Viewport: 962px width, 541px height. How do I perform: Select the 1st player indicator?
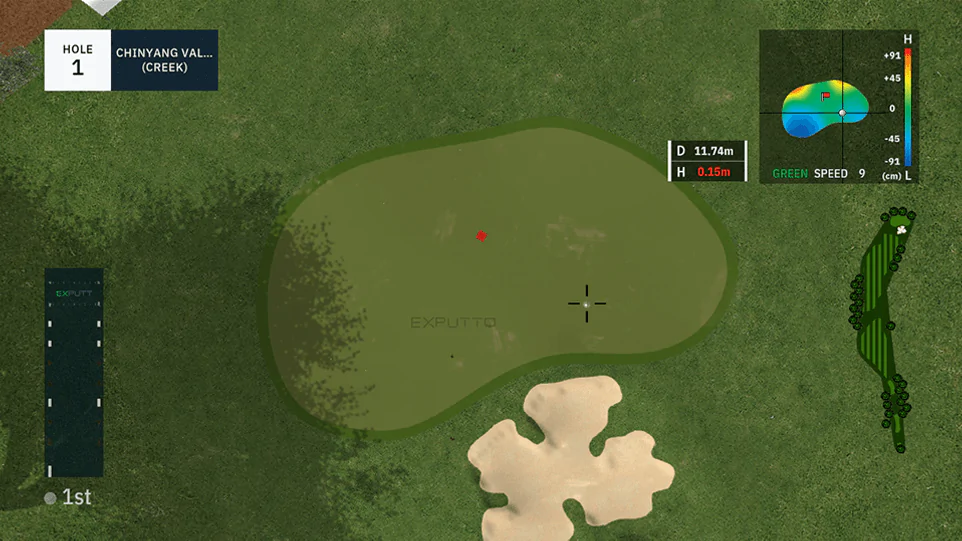coord(68,497)
